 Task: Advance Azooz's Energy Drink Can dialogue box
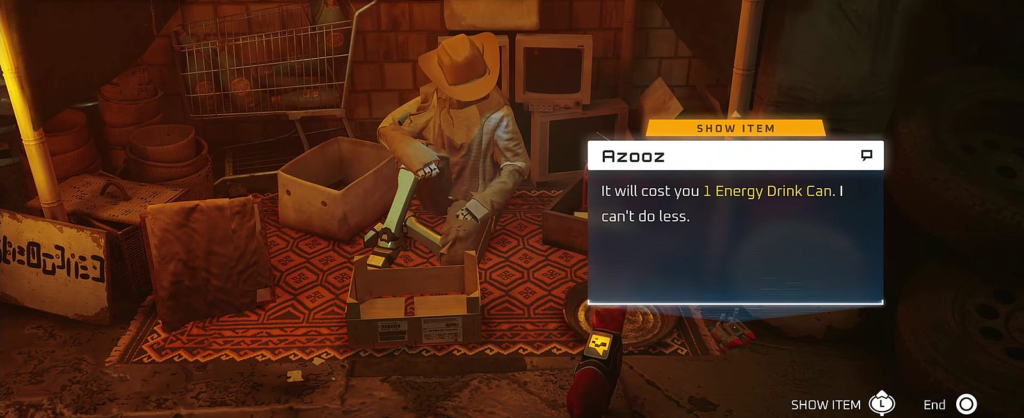coord(735,236)
